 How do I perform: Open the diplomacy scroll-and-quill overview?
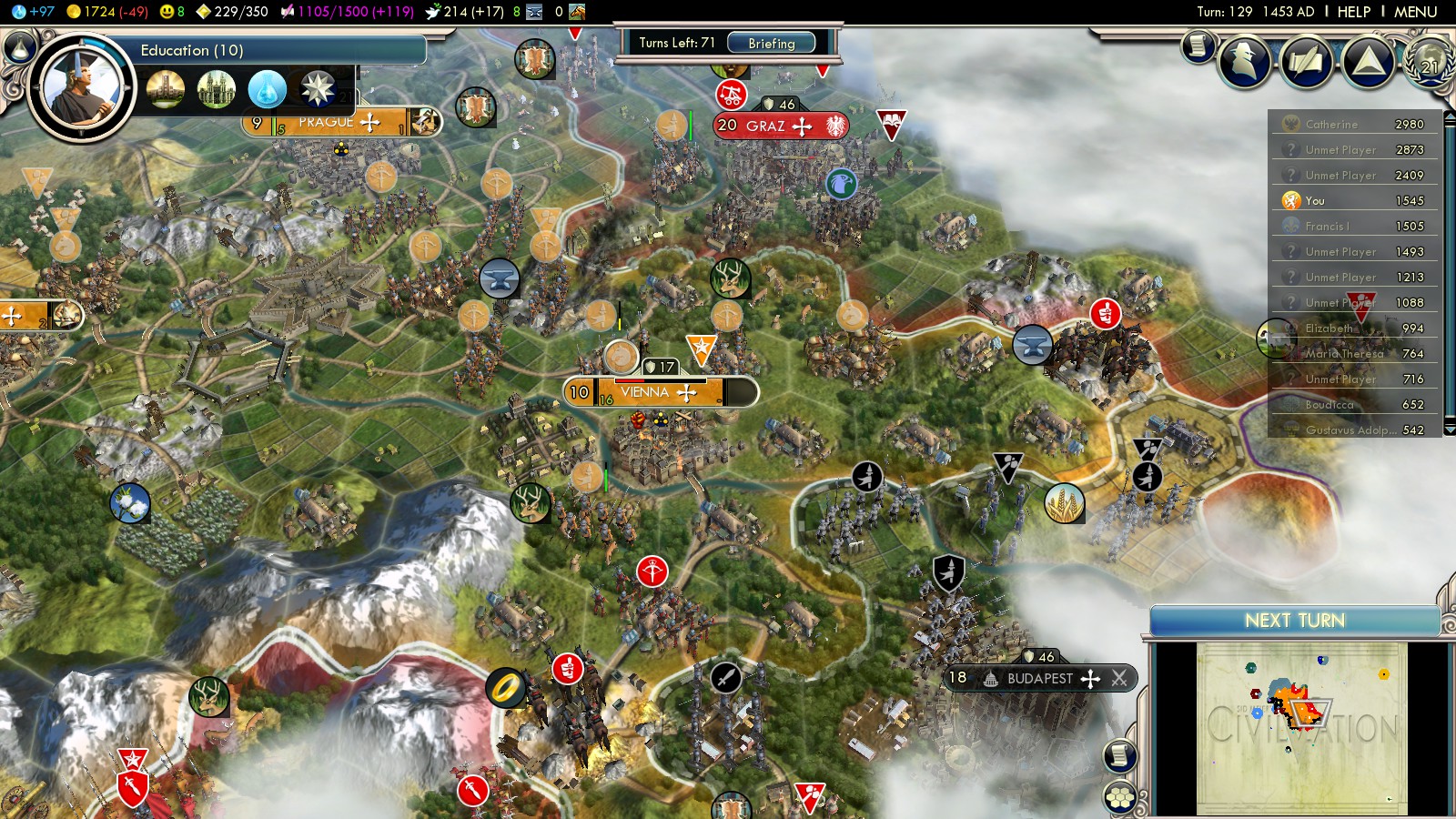1307,61
